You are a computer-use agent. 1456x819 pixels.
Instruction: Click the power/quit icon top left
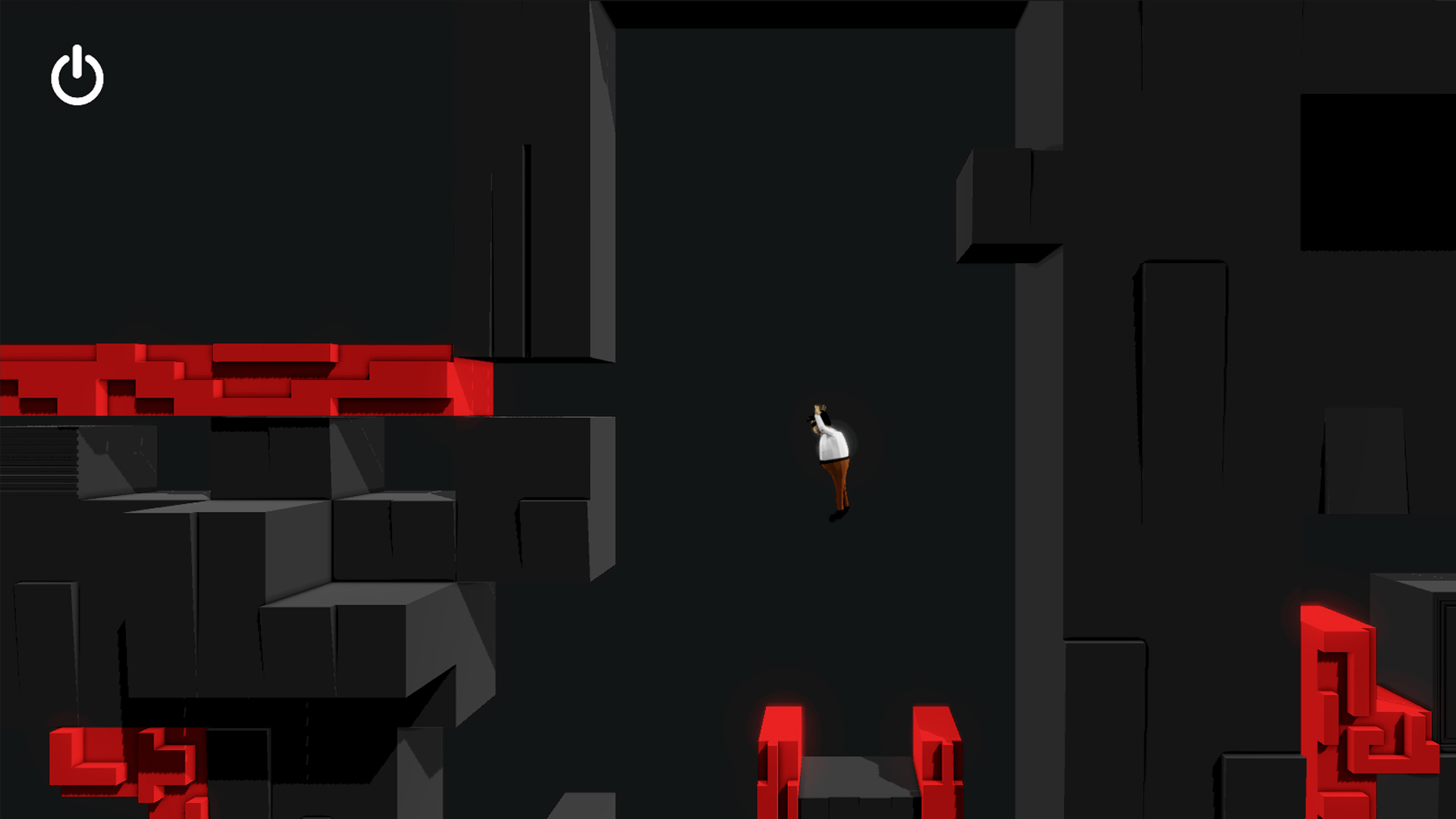pos(77,75)
